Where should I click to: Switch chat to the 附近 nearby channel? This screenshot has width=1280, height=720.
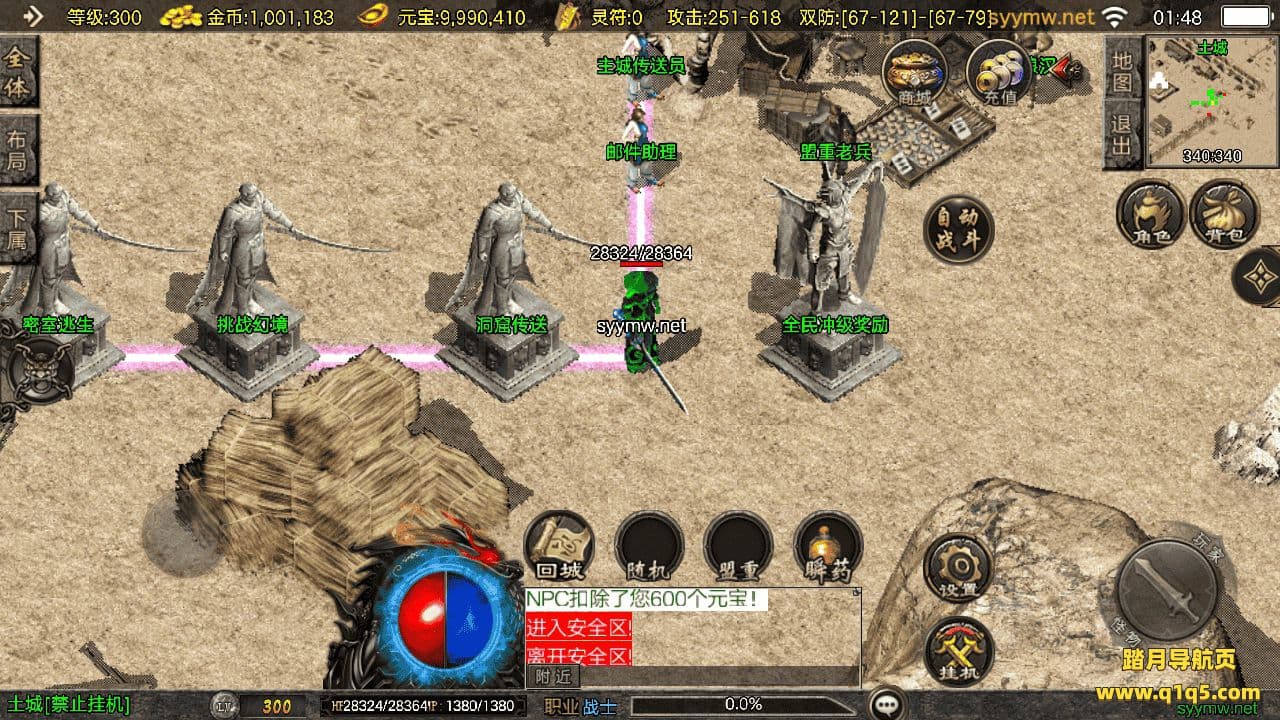[x=552, y=676]
